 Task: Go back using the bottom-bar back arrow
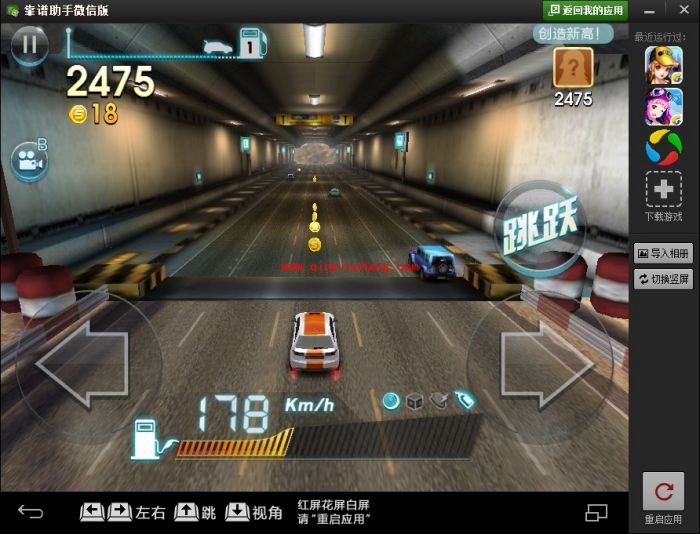[31, 513]
